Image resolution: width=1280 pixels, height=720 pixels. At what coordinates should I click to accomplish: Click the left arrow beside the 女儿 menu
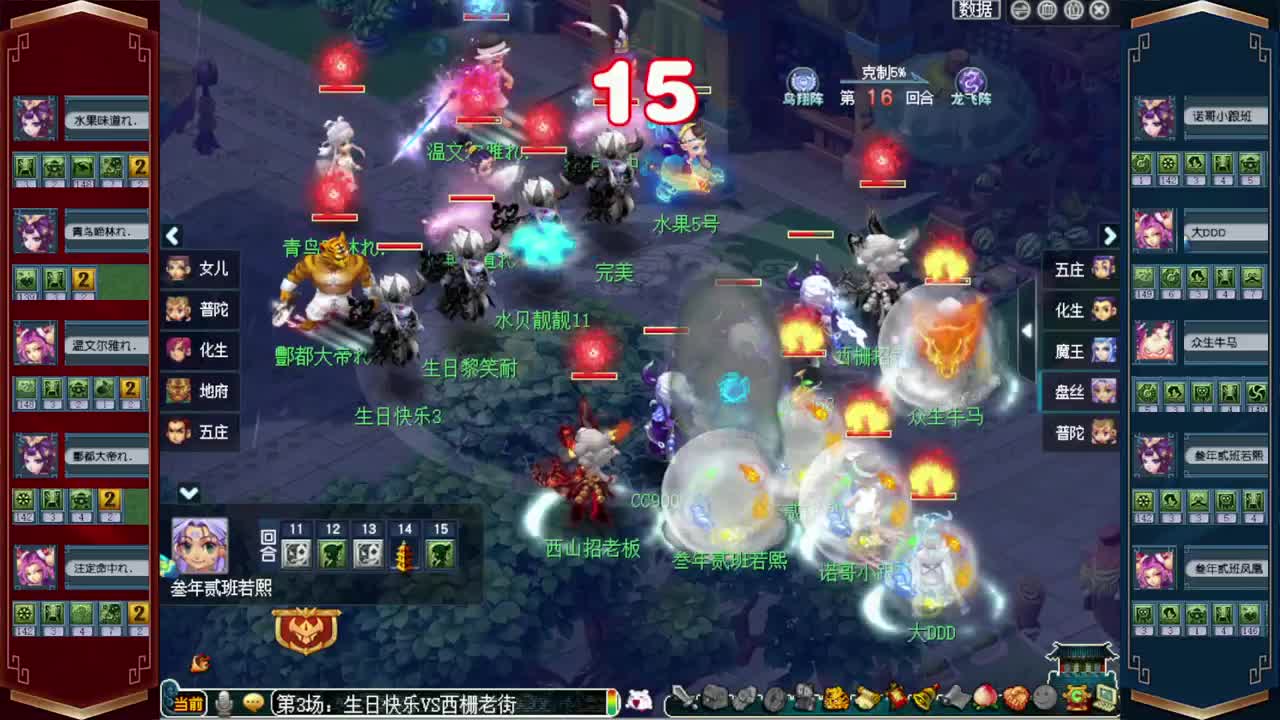pyautogui.click(x=172, y=236)
